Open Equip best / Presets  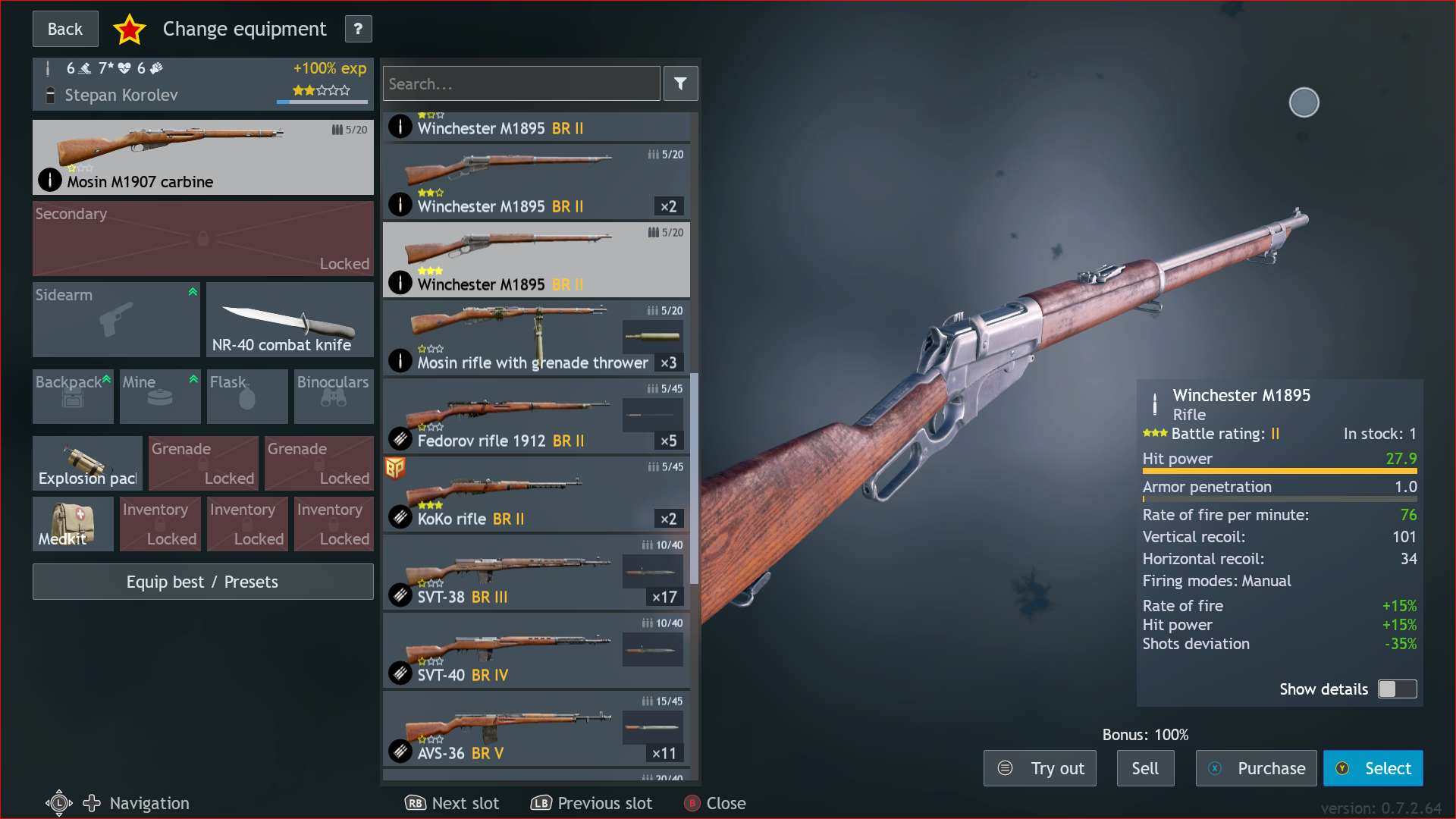click(x=202, y=582)
